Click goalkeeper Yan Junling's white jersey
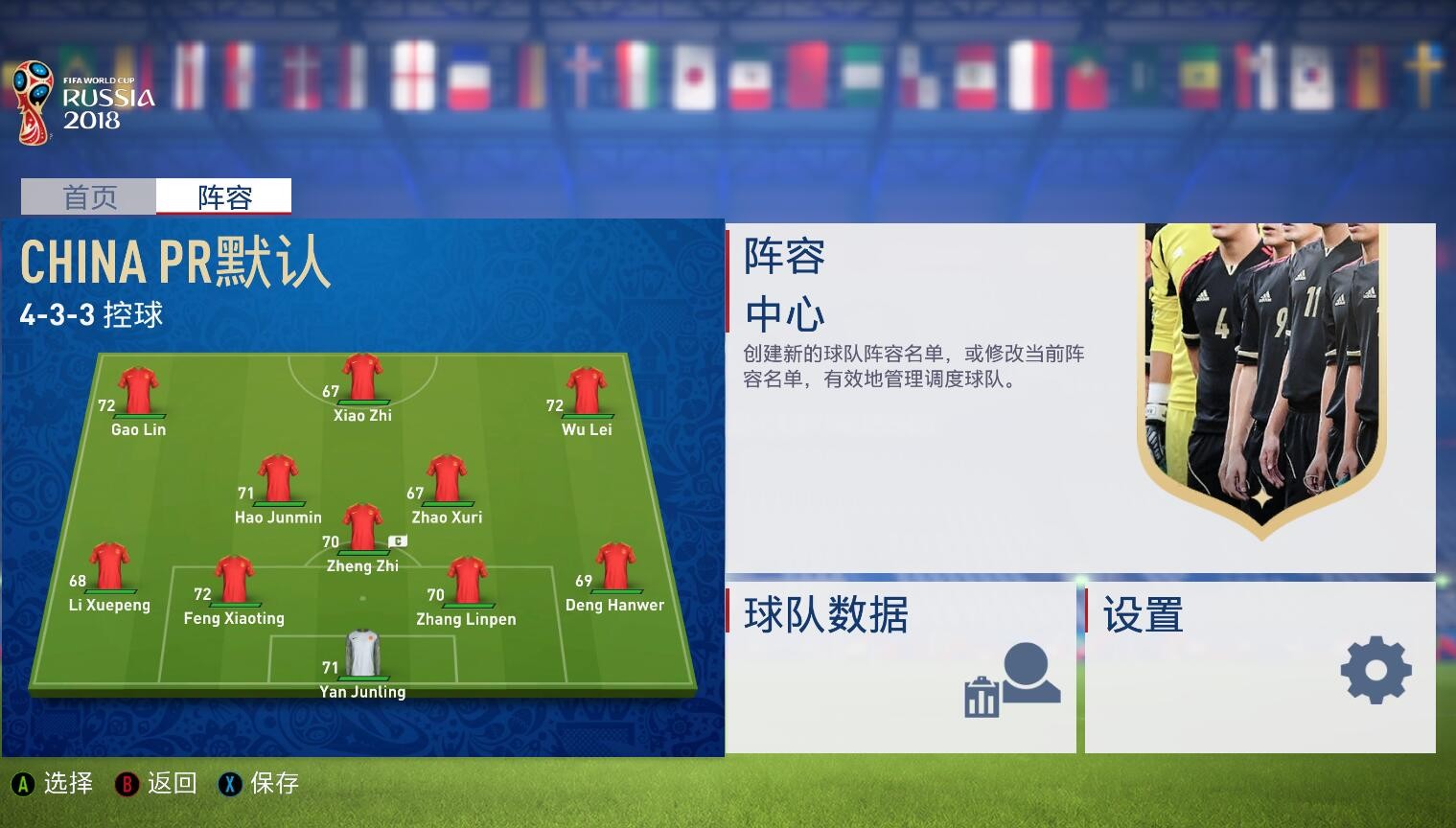The image size is (1456, 828). 362,652
